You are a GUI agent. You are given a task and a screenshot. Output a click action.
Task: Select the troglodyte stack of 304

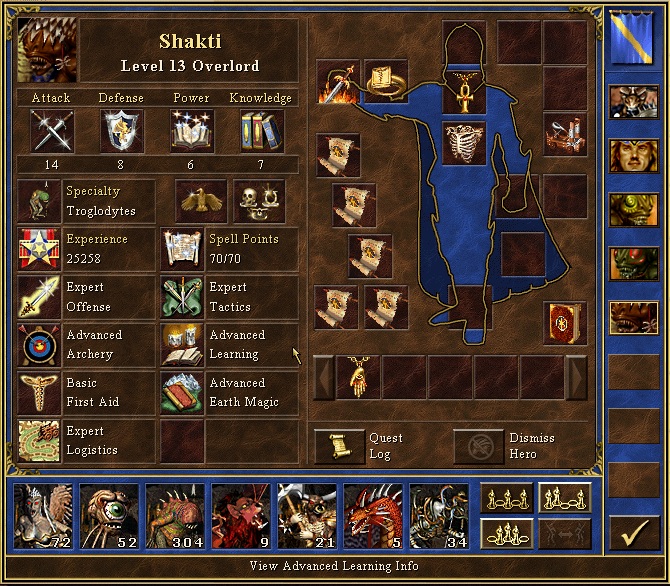point(174,516)
